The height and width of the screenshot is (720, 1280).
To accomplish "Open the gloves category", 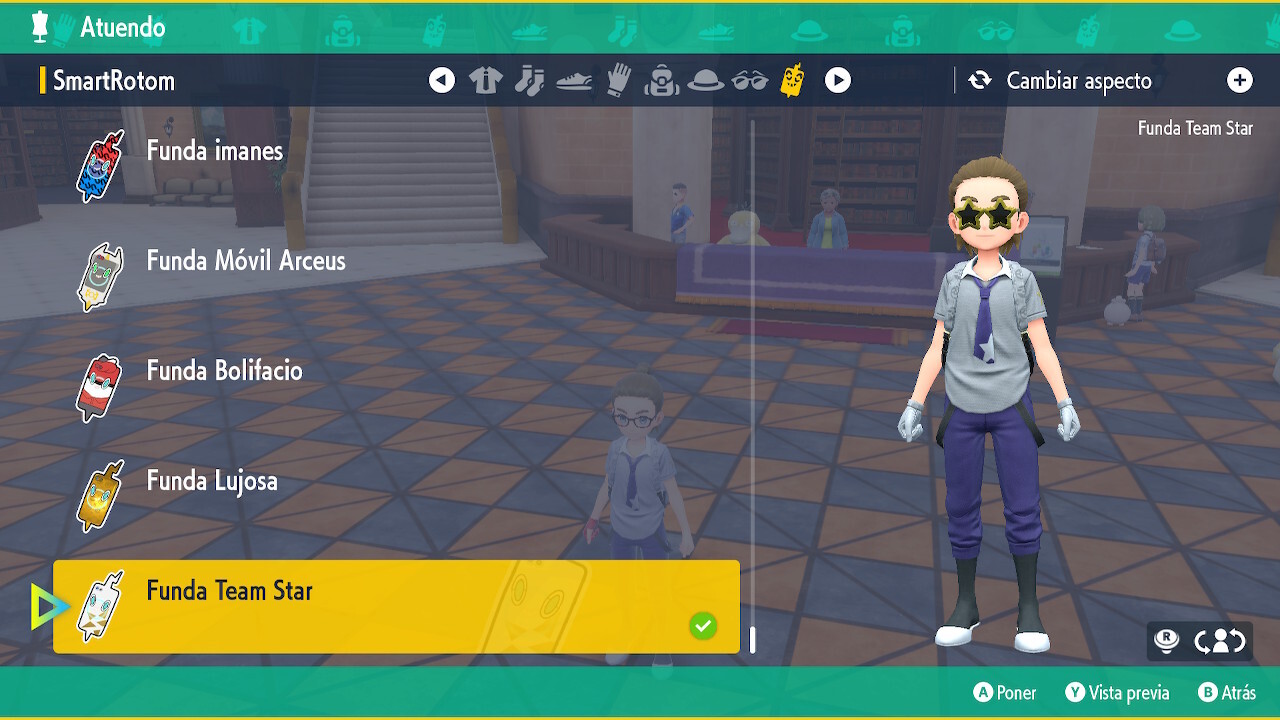I will click(618, 80).
